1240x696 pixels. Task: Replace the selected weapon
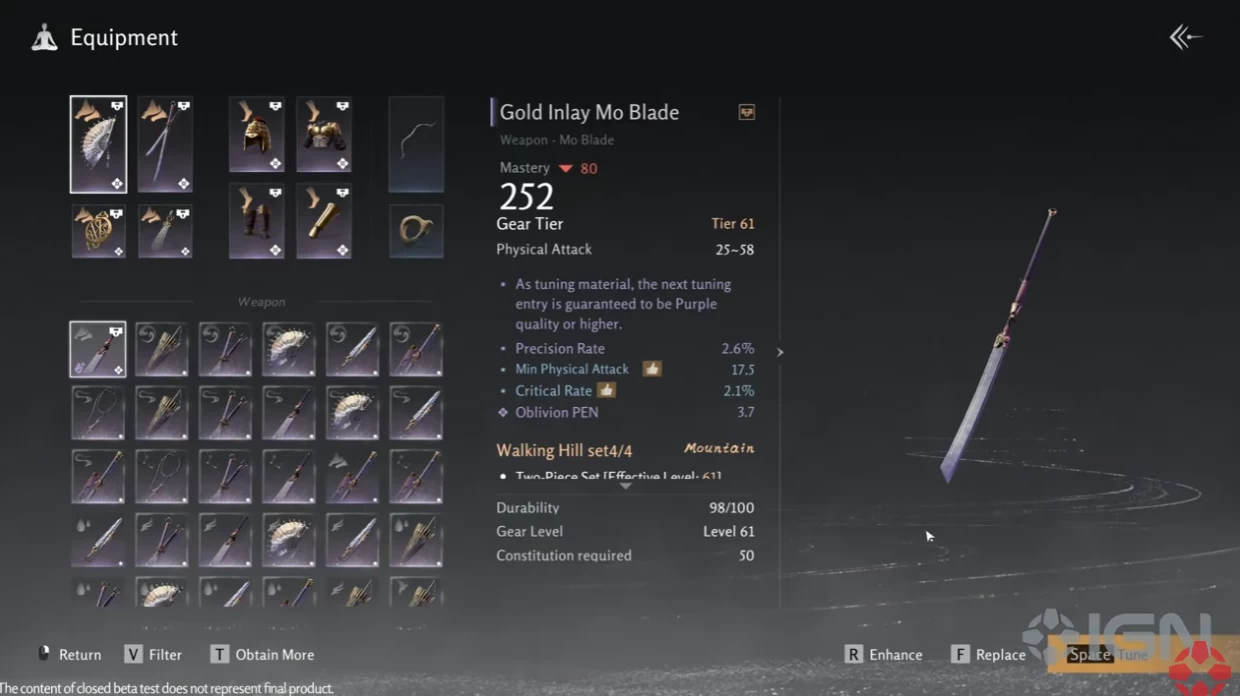988,655
